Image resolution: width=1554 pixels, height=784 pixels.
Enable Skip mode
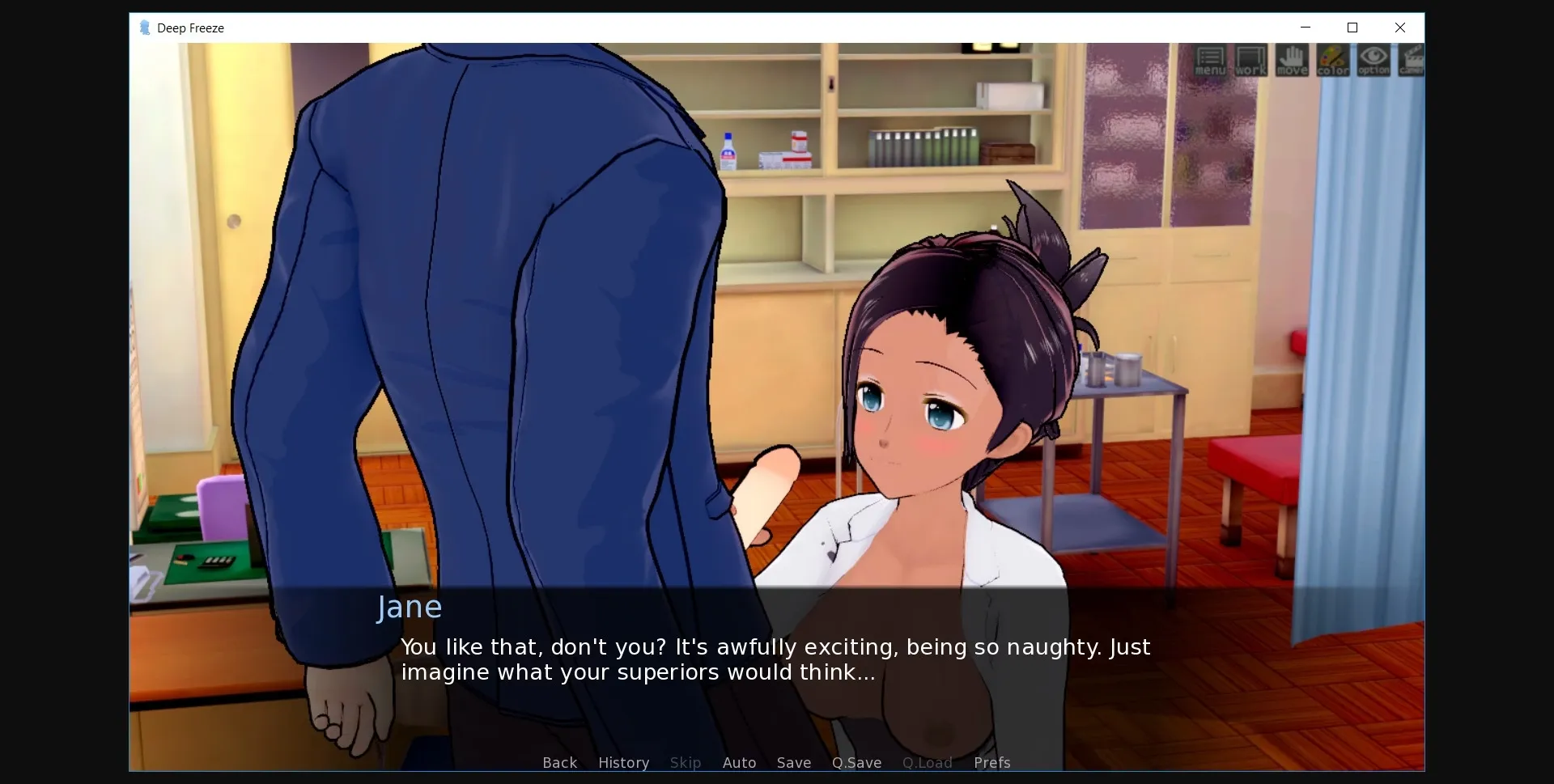[685, 762]
